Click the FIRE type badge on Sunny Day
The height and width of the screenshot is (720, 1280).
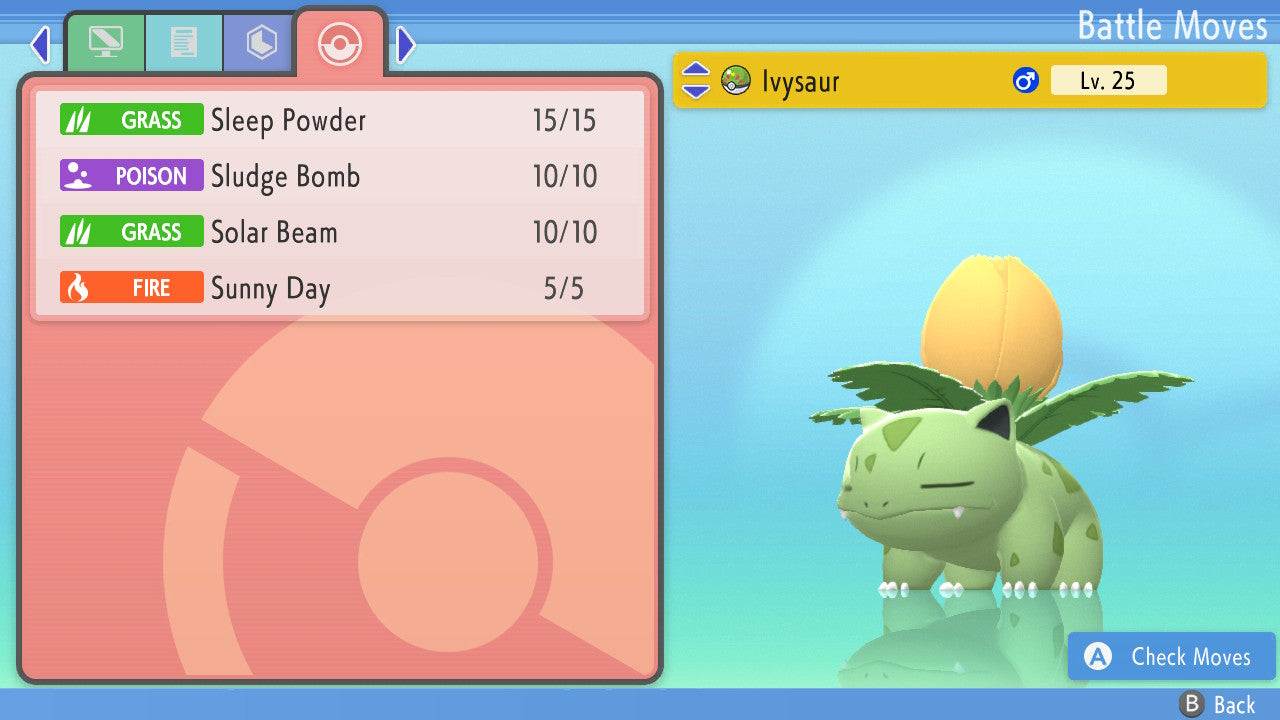point(131,287)
